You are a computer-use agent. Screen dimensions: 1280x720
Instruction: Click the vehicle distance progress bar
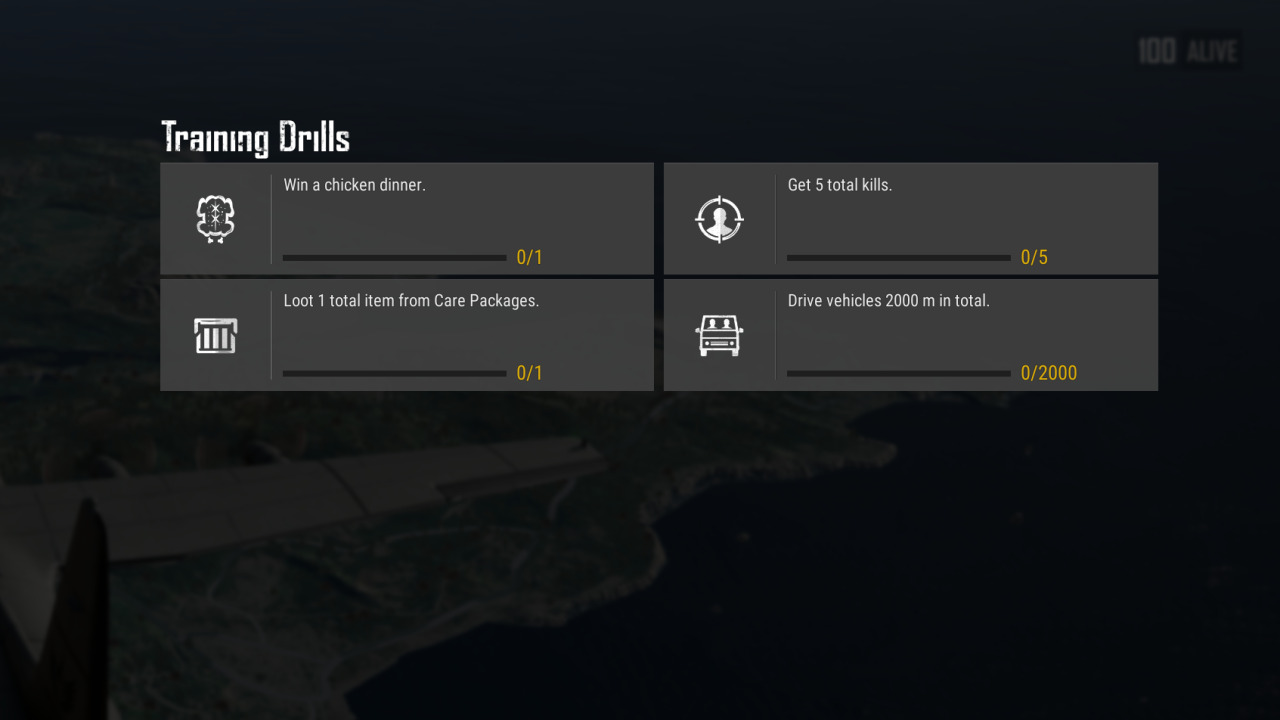point(897,373)
